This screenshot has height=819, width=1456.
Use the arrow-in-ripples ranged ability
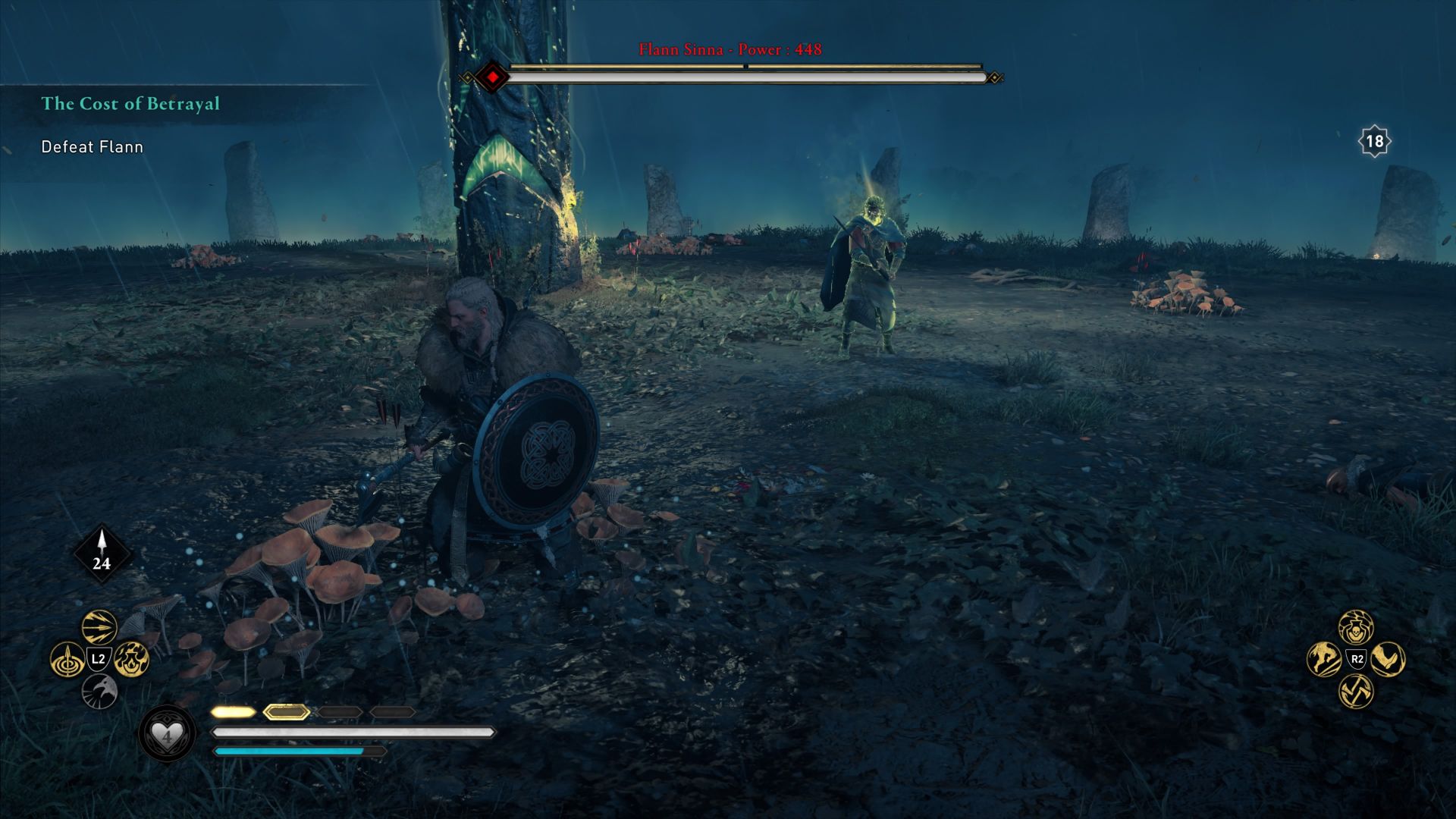click(67, 659)
